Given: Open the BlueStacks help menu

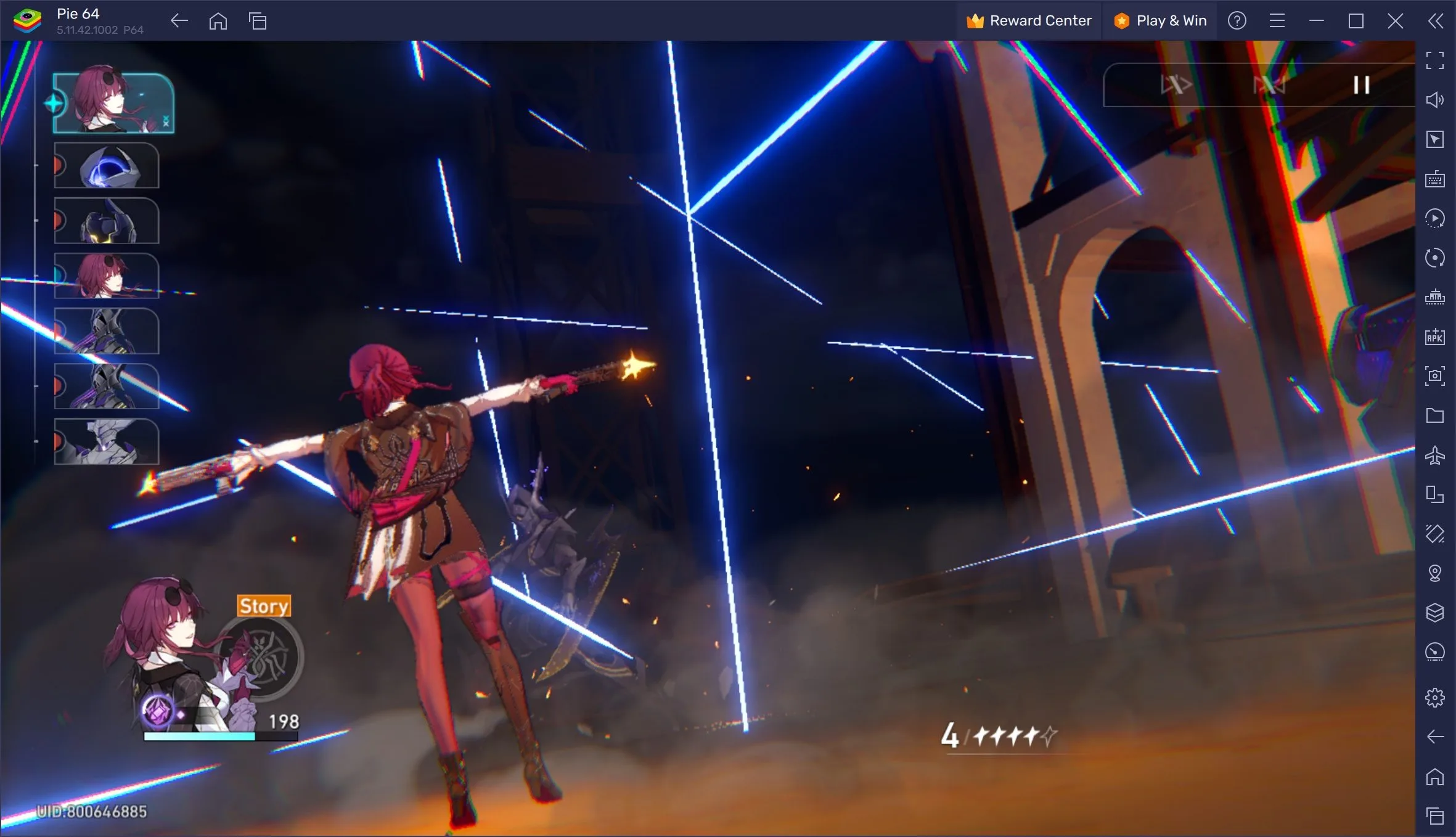Looking at the screenshot, I should (1237, 21).
